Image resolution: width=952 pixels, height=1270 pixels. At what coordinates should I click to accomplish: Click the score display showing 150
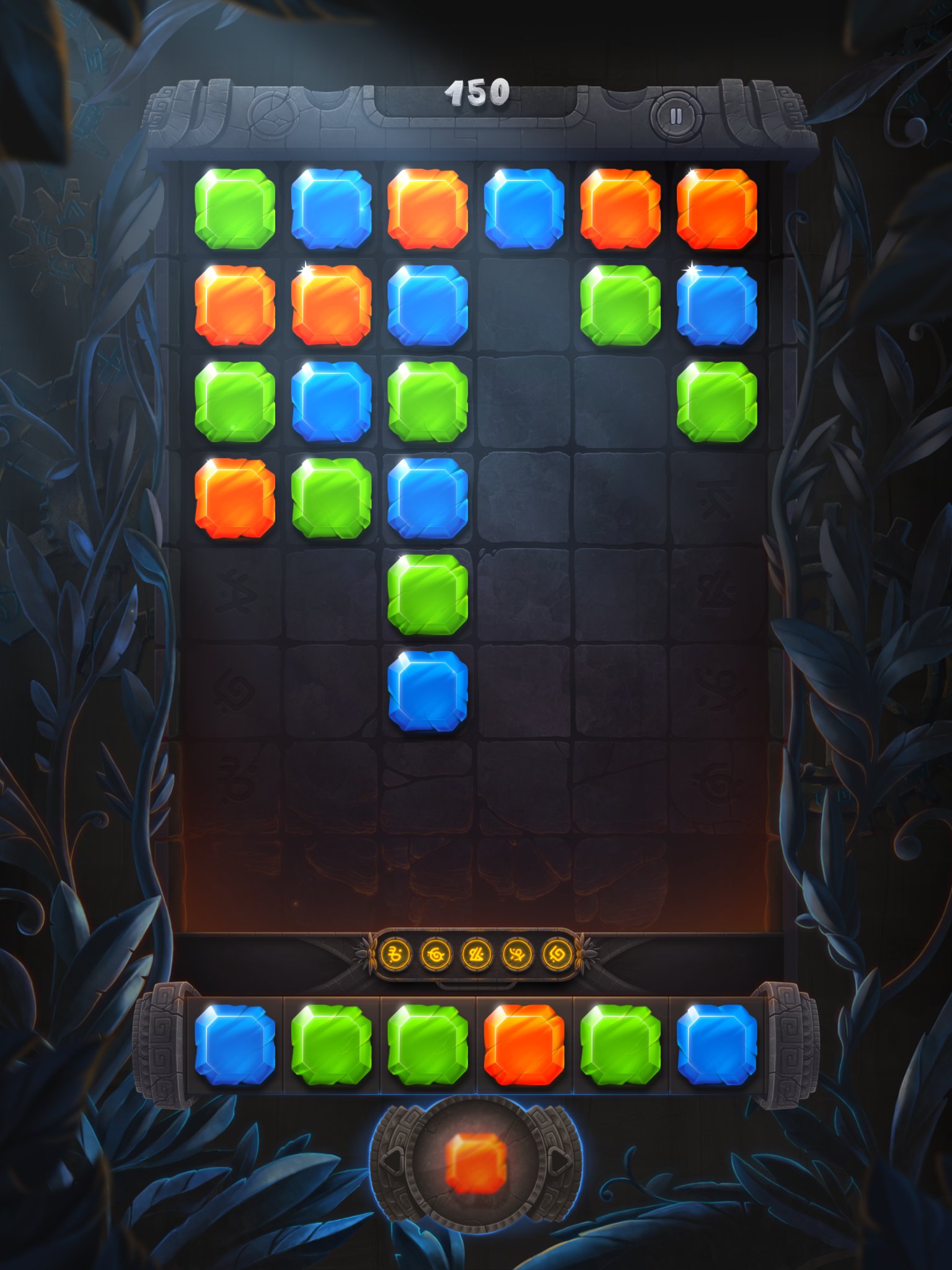pyautogui.click(x=477, y=93)
